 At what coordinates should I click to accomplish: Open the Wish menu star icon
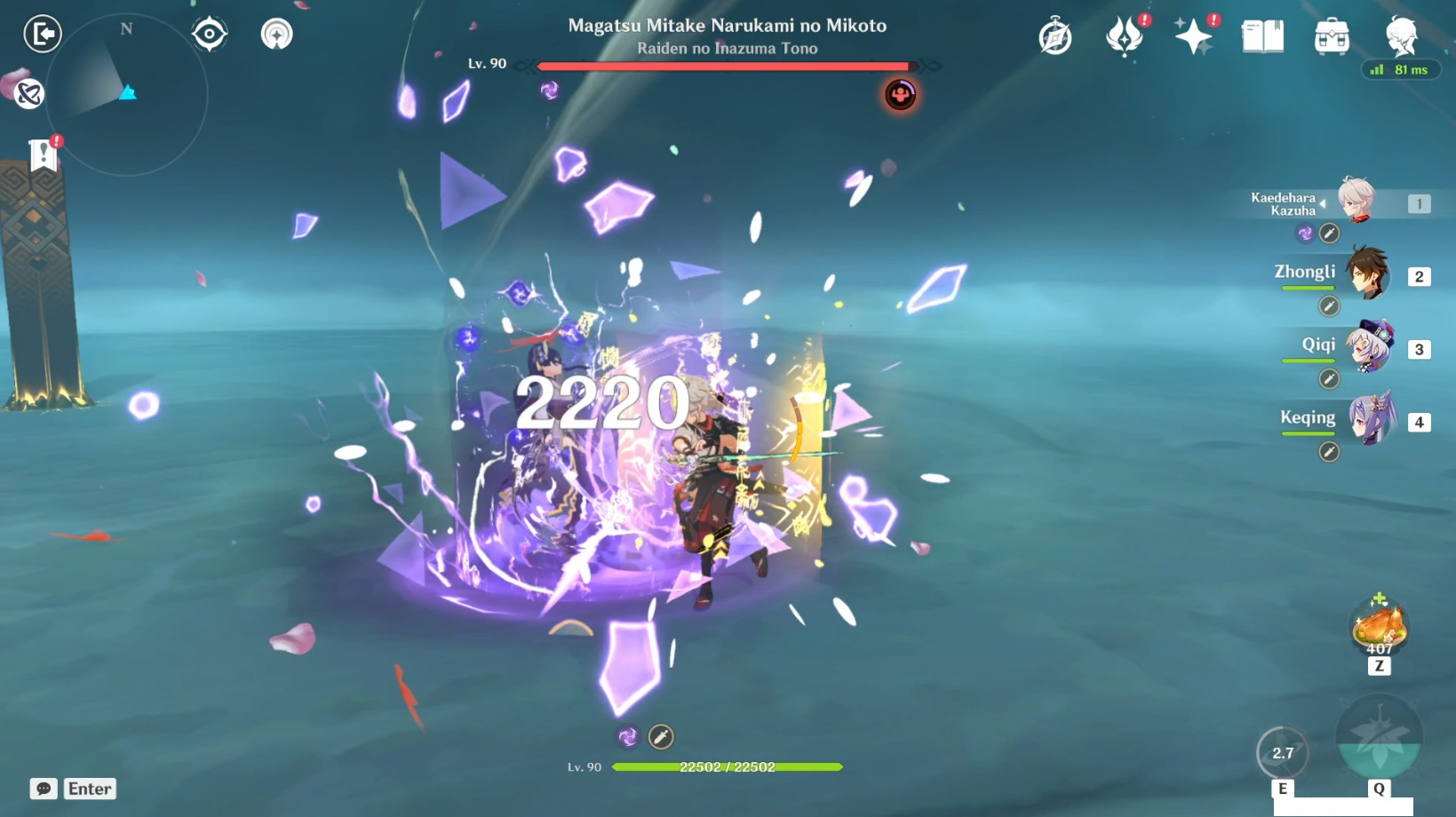1195,36
